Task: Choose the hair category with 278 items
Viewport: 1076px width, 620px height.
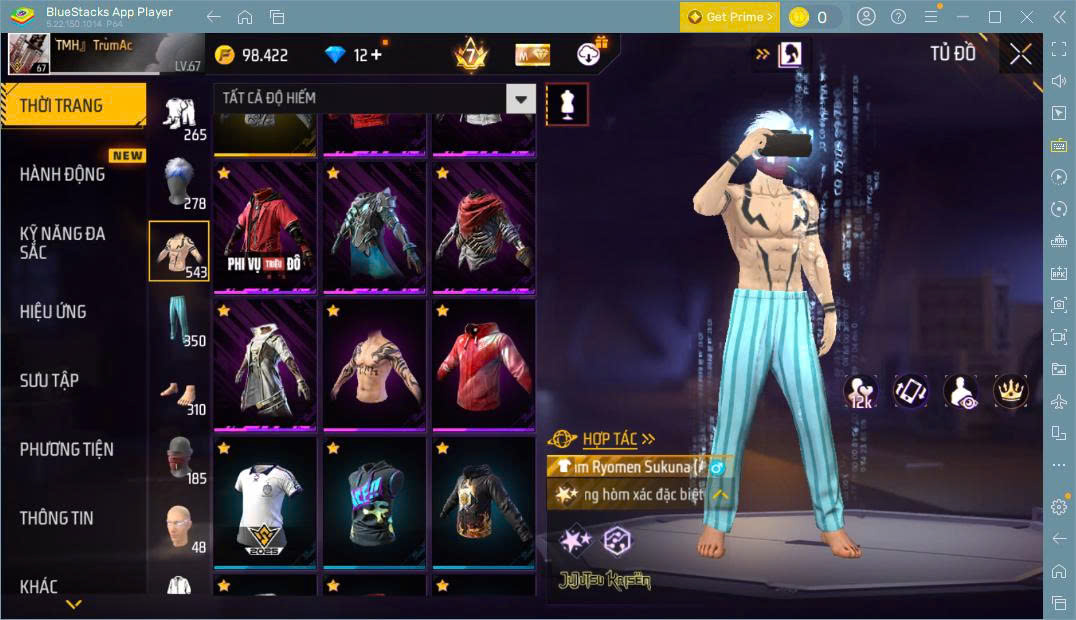Action: (179, 182)
